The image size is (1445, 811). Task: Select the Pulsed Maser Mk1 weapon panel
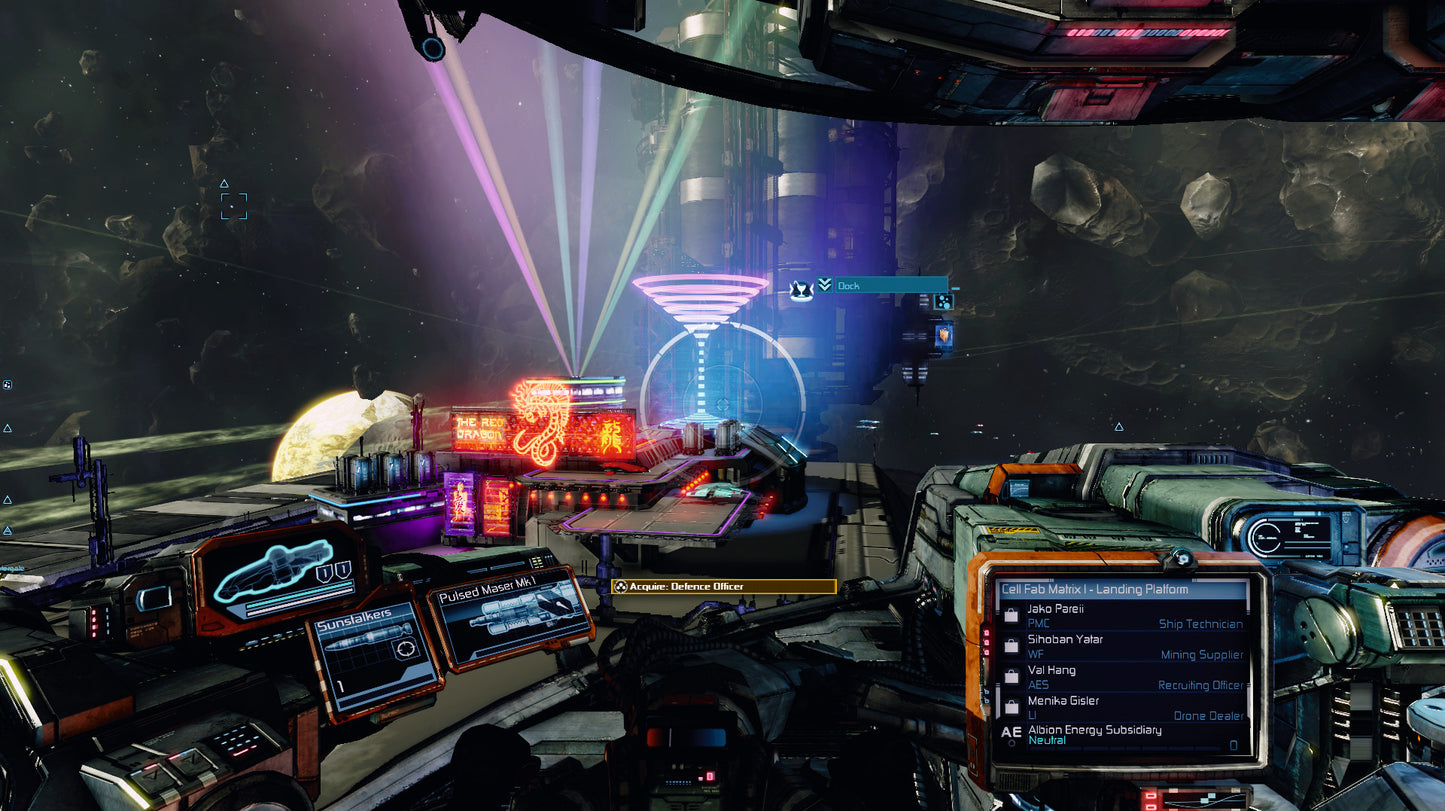[511, 617]
